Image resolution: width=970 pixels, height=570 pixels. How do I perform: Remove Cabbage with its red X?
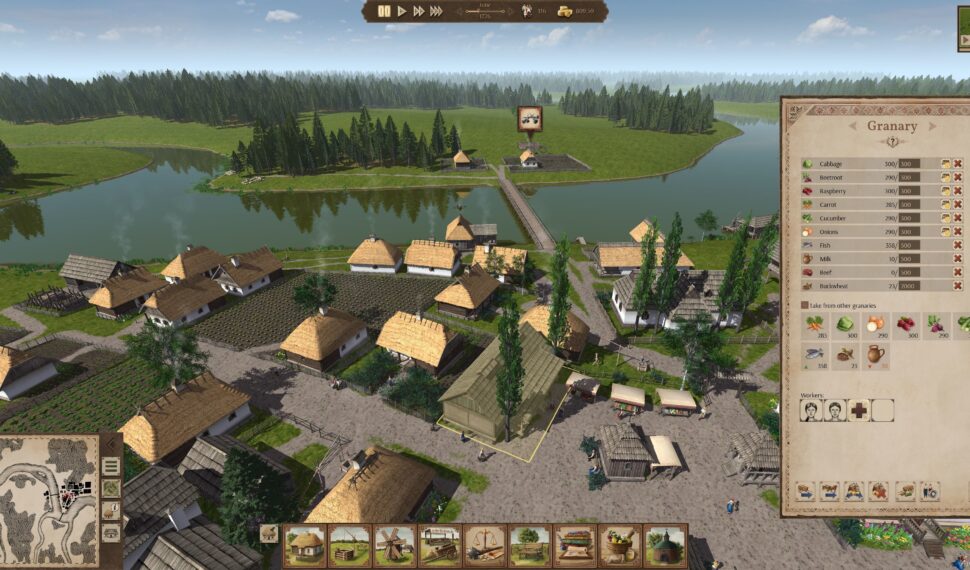957,163
